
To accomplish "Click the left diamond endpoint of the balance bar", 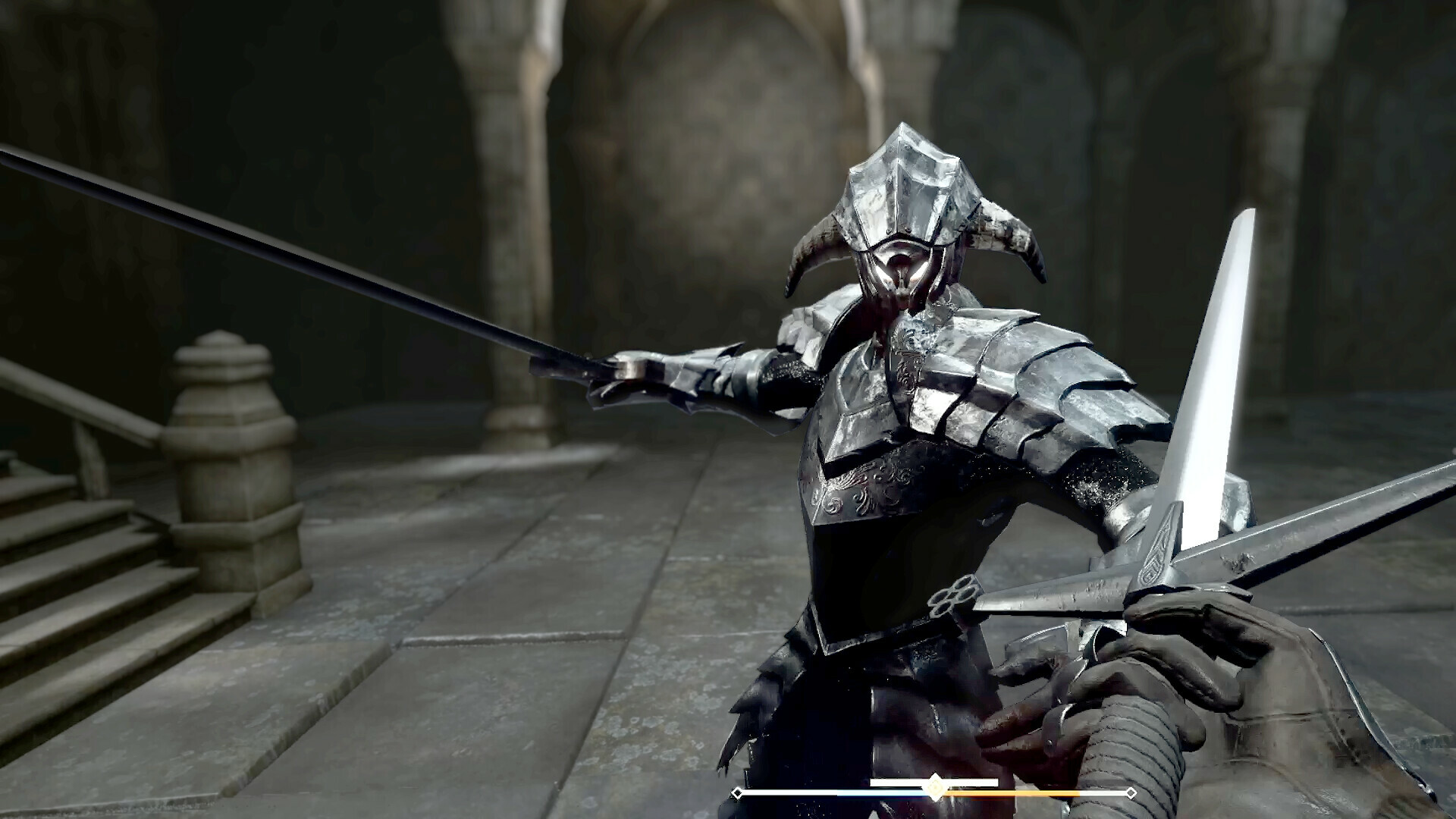I will click(738, 793).
